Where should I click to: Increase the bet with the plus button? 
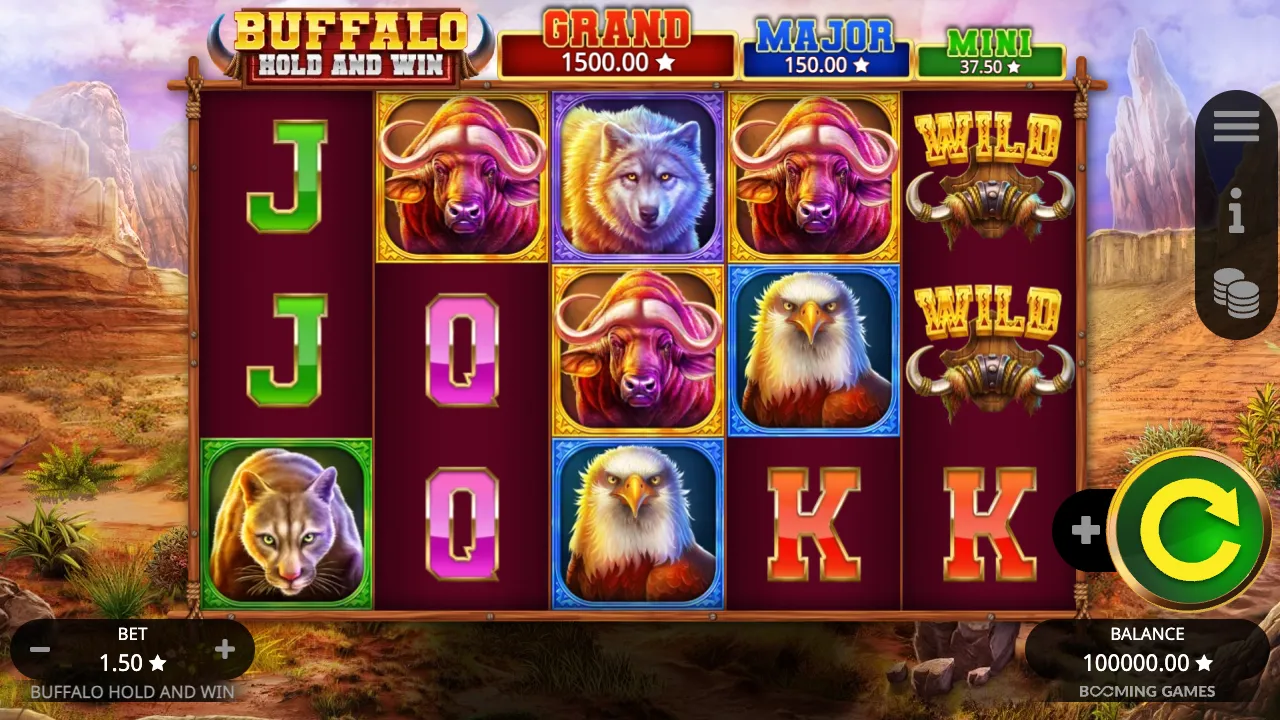[x=224, y=648]
